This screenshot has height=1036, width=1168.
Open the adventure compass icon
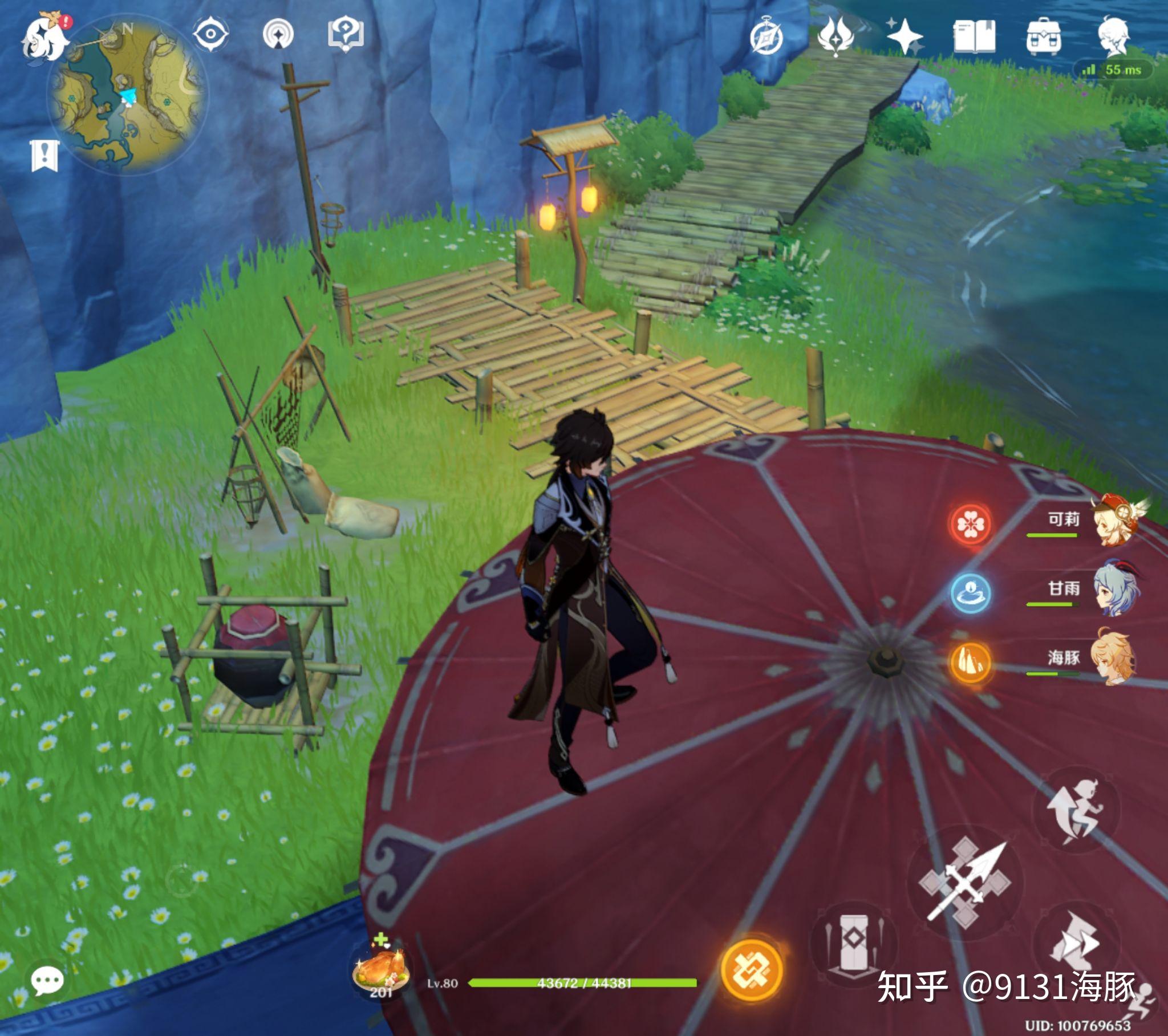[x=766, y=38]
